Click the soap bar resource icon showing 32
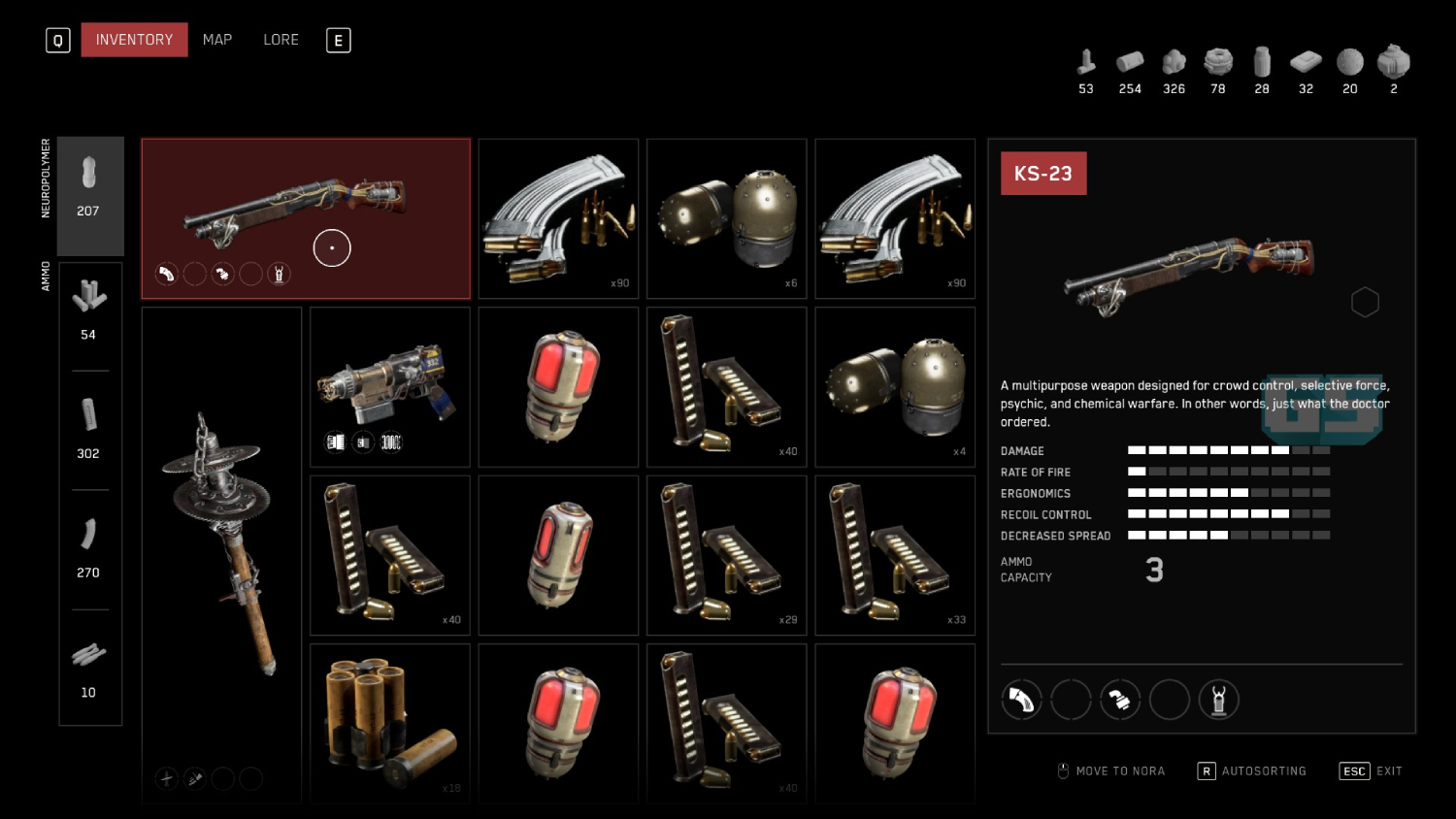The height and width of the screenshot is (819, 1456). coord(1306,63)
